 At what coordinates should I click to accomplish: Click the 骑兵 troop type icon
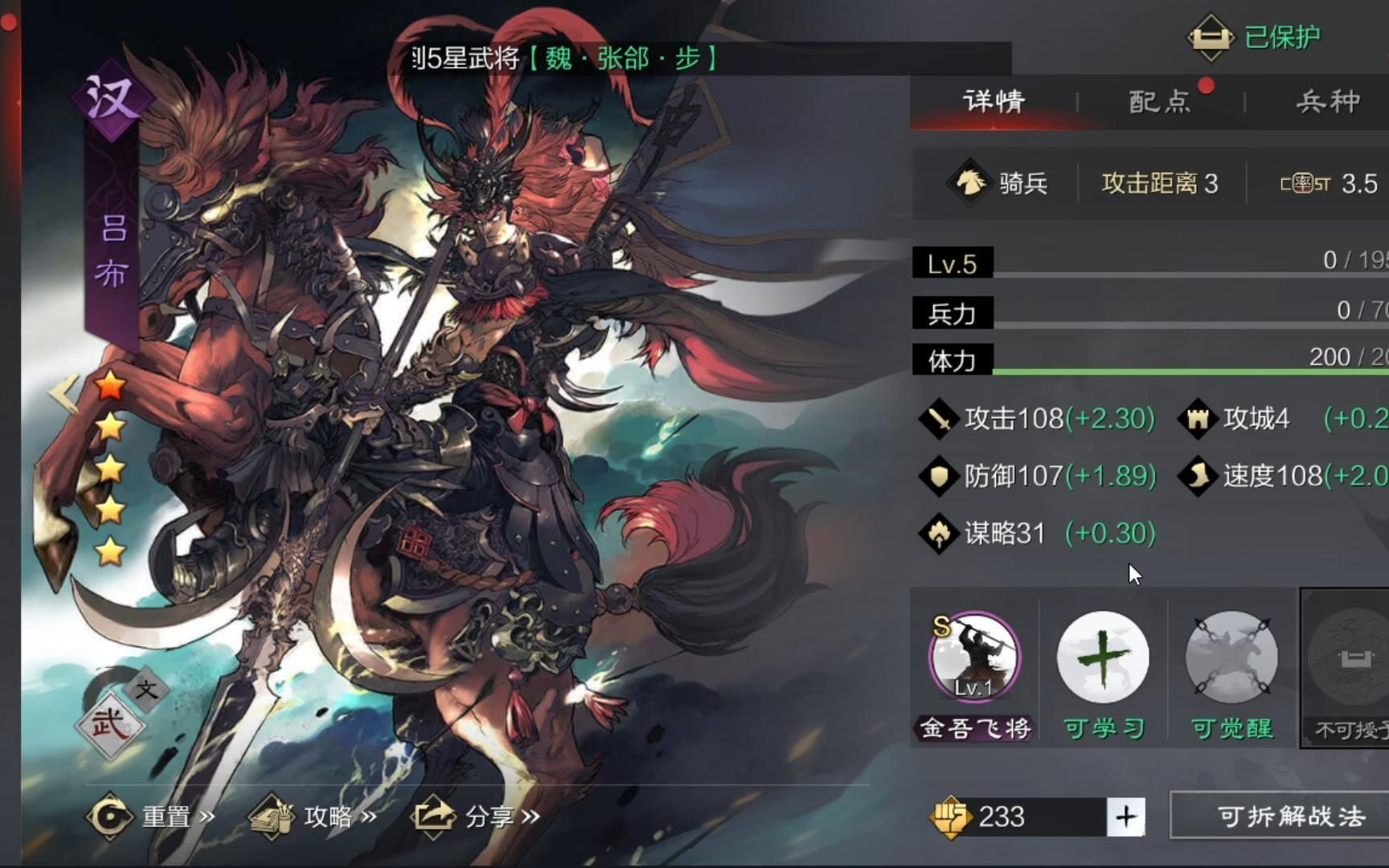click(x=969, y=183)
